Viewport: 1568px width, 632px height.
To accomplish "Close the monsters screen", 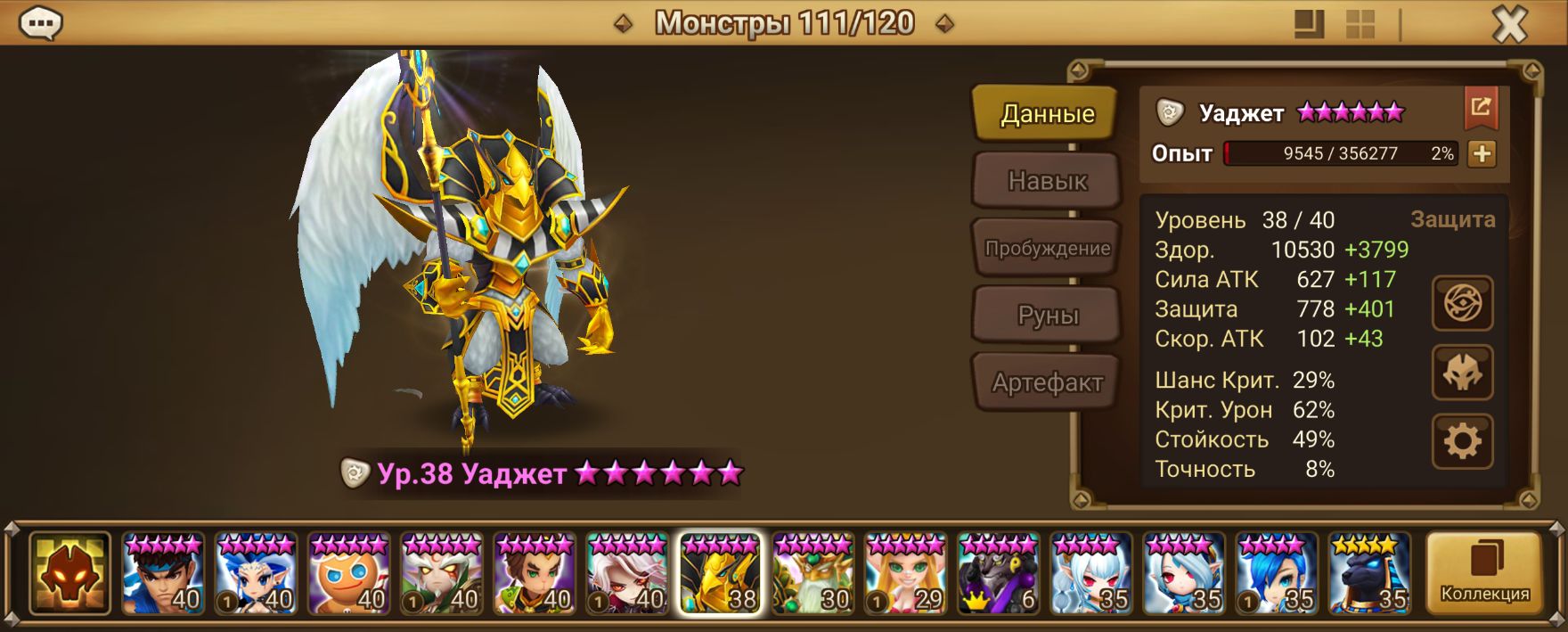I will (x=1509, y=25).
